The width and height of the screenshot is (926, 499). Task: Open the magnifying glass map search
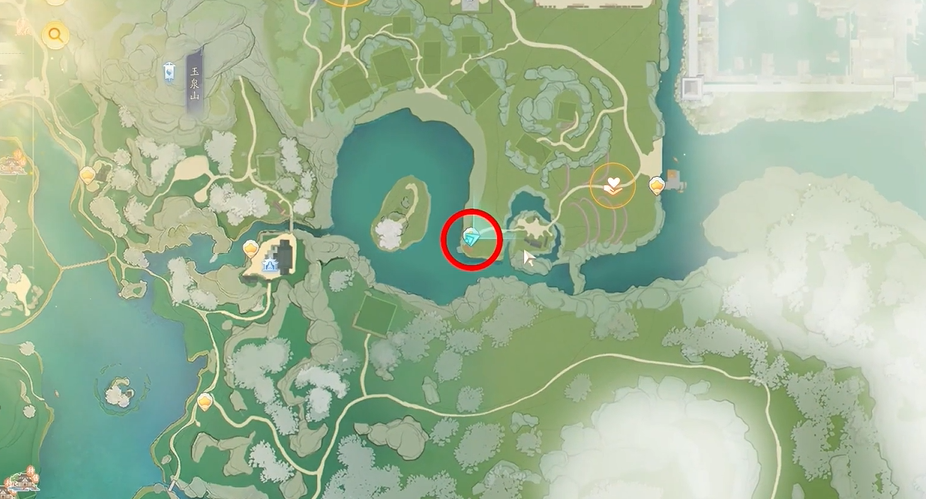click(x=55, y=36)
